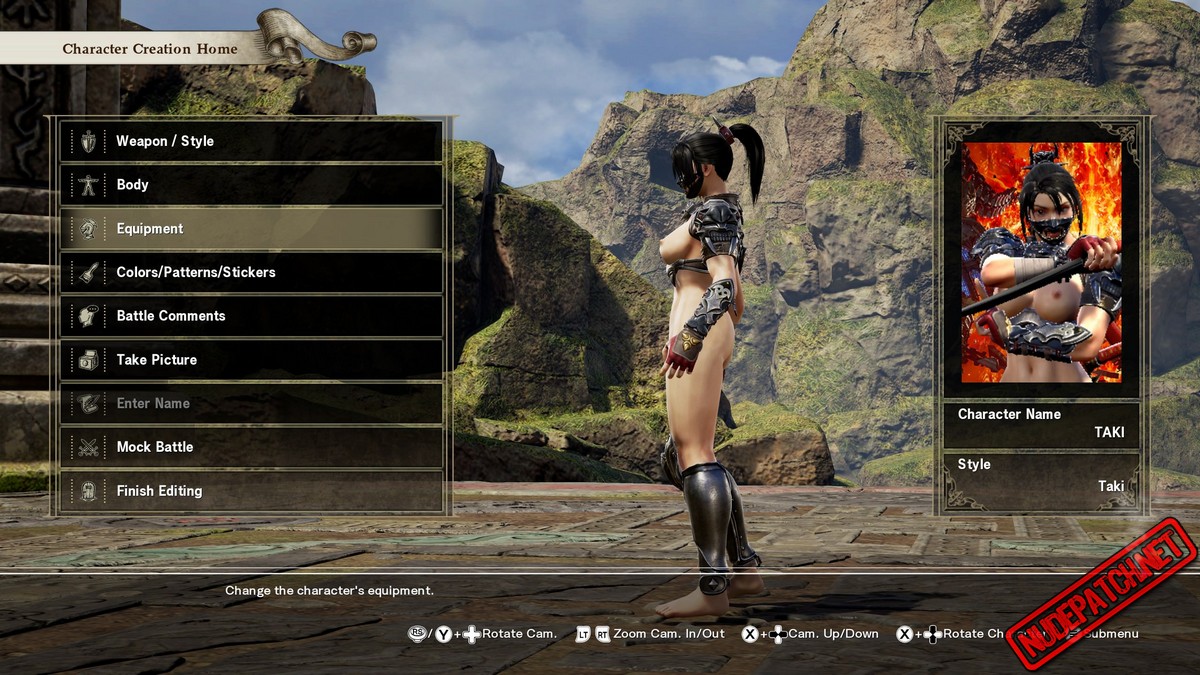Select Finish Editing
Image resolution: width=1200 pixels, height=675 pixels.
point(251,491)
